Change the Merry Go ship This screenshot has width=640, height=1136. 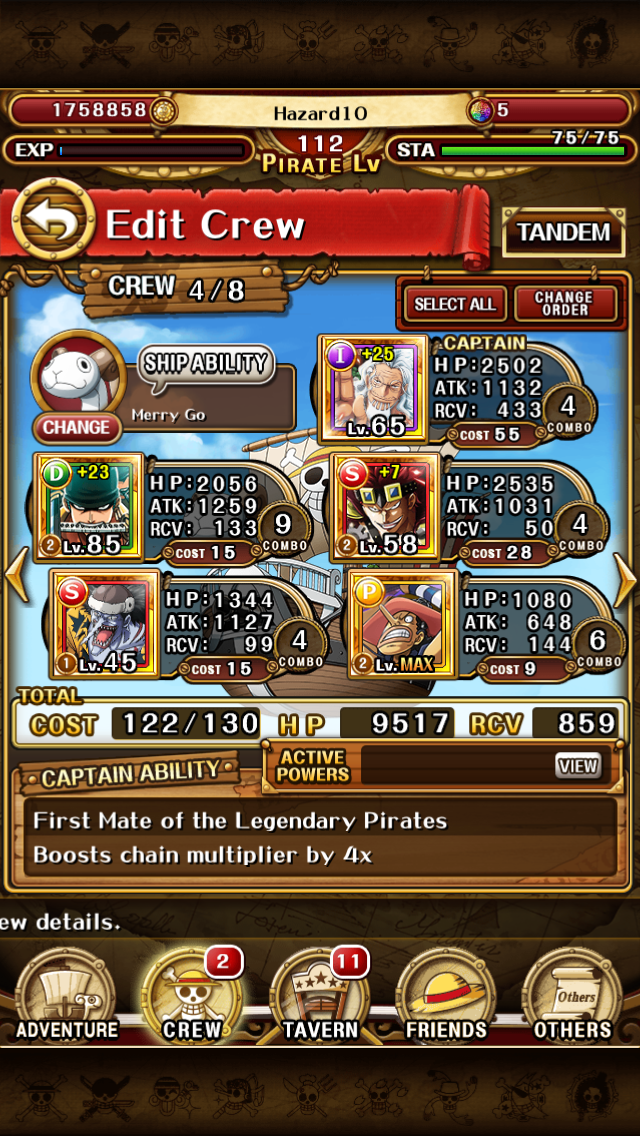coord(76,427)
